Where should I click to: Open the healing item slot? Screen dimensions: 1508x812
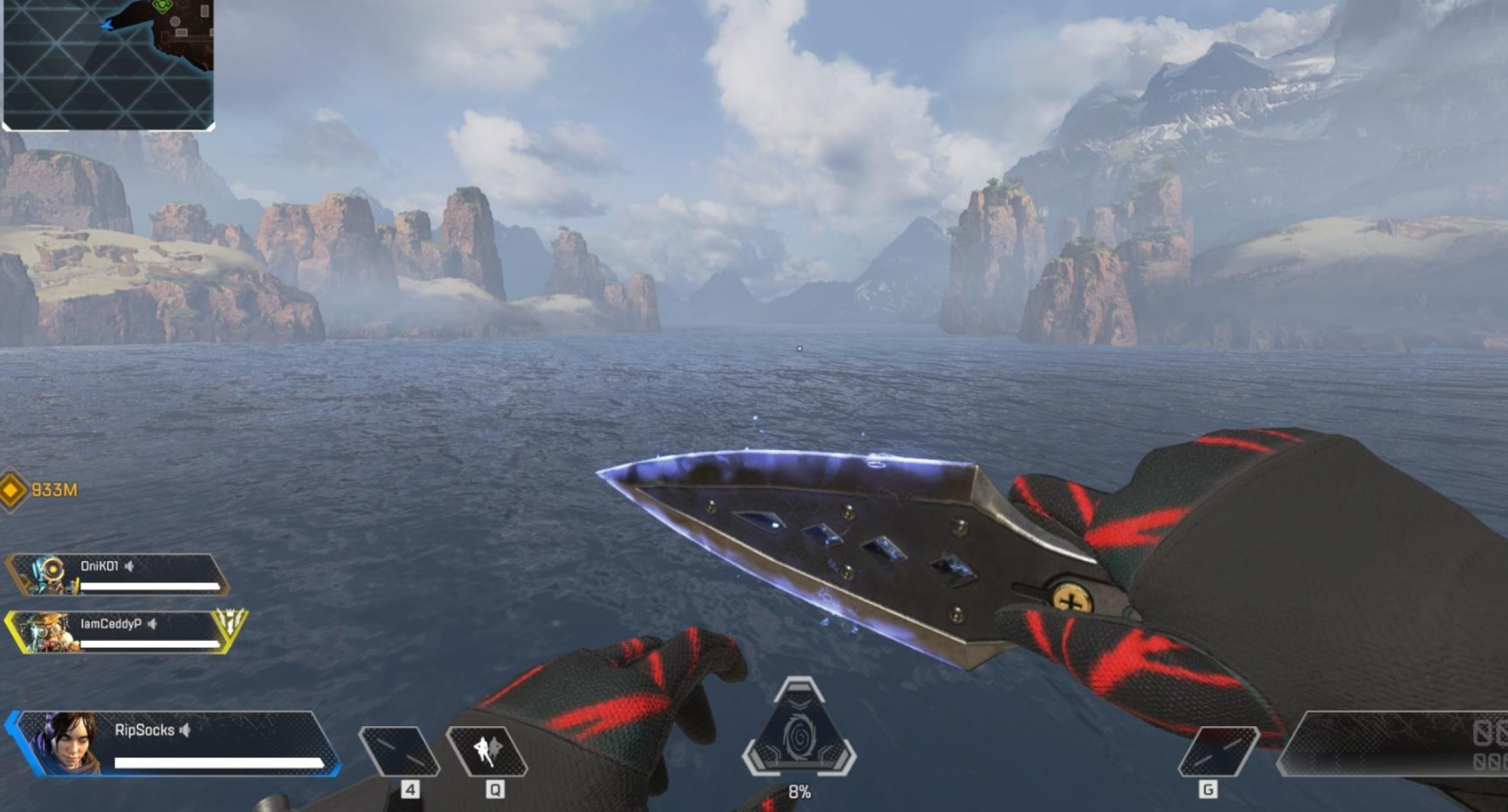pos(400,751)
